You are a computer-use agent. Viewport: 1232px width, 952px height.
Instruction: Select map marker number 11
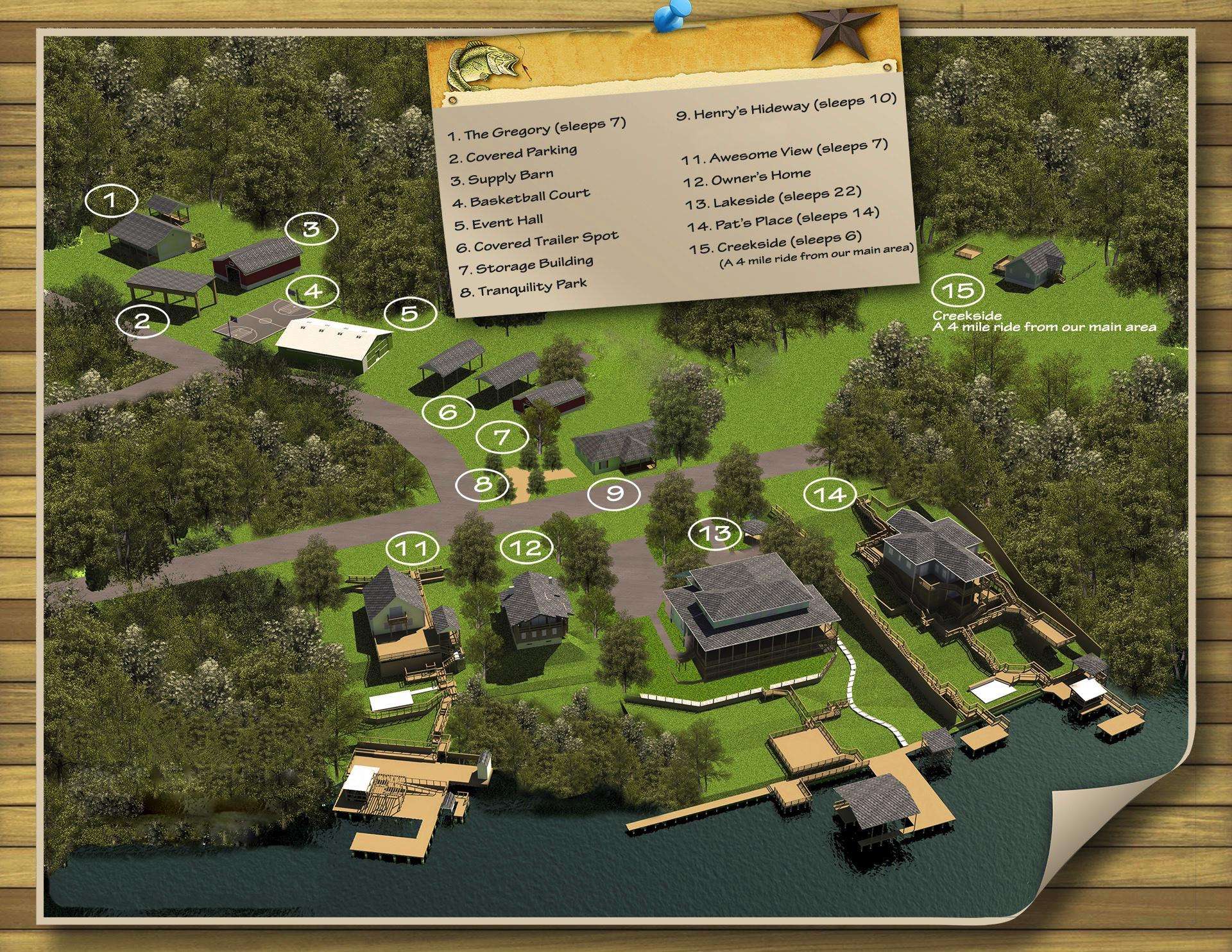coord(413,548)
